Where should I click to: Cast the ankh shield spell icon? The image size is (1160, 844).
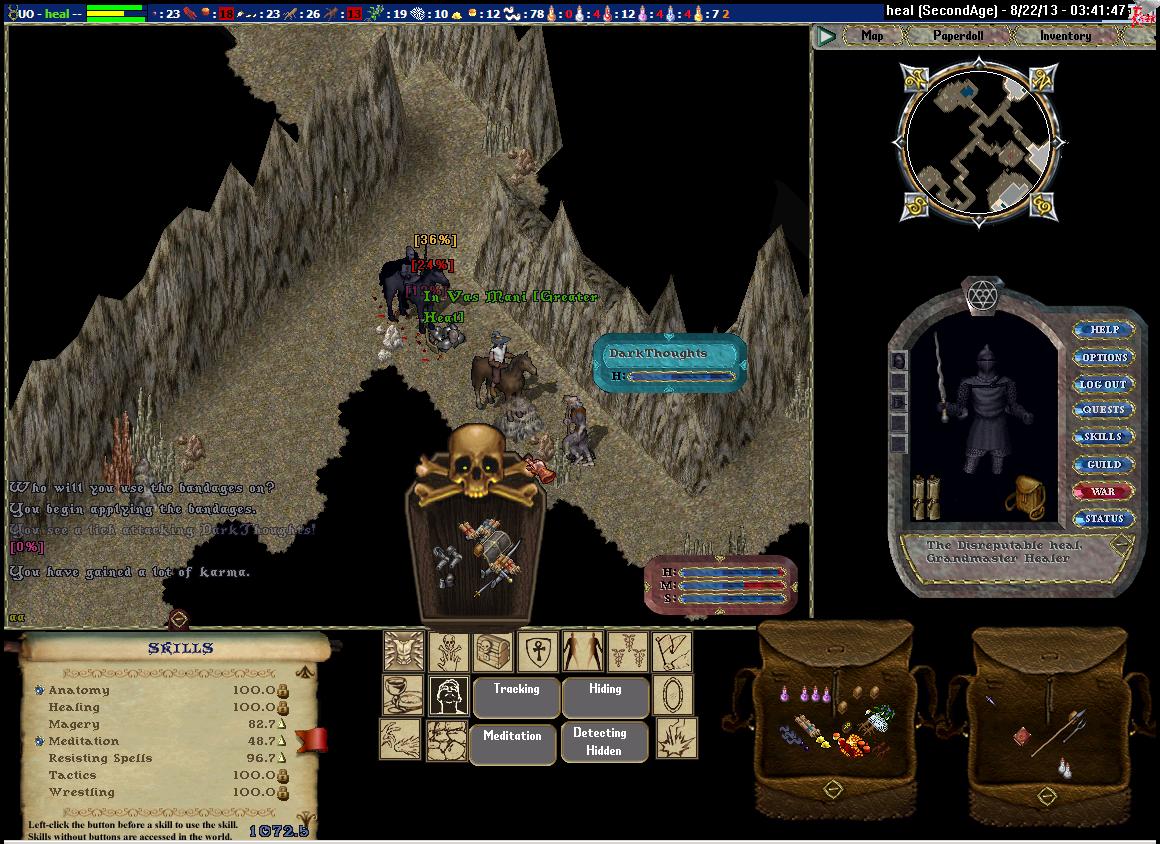[x=537, y=651]
